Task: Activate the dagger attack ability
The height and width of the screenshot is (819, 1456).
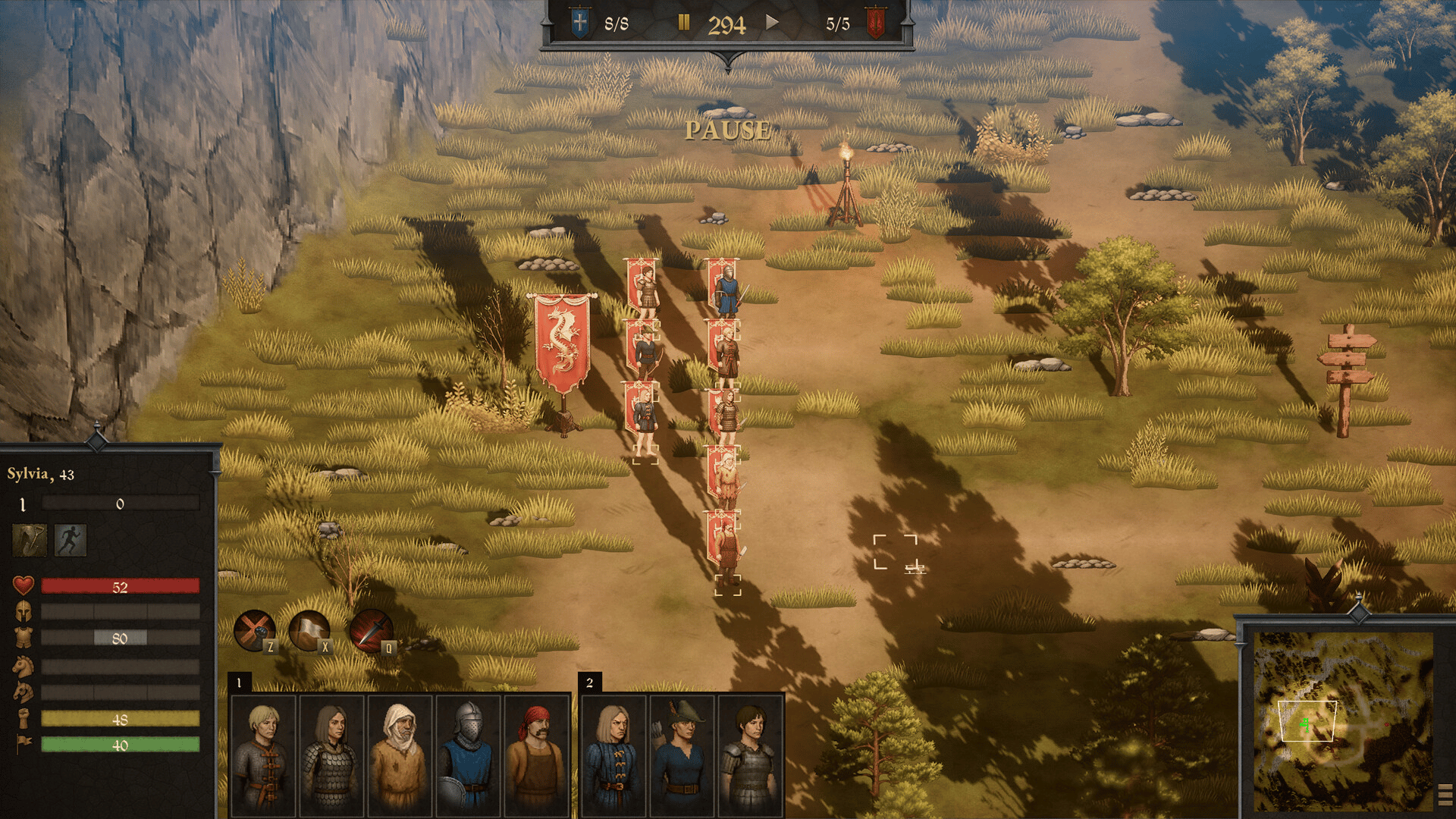Action: click(x=370, y=629)
